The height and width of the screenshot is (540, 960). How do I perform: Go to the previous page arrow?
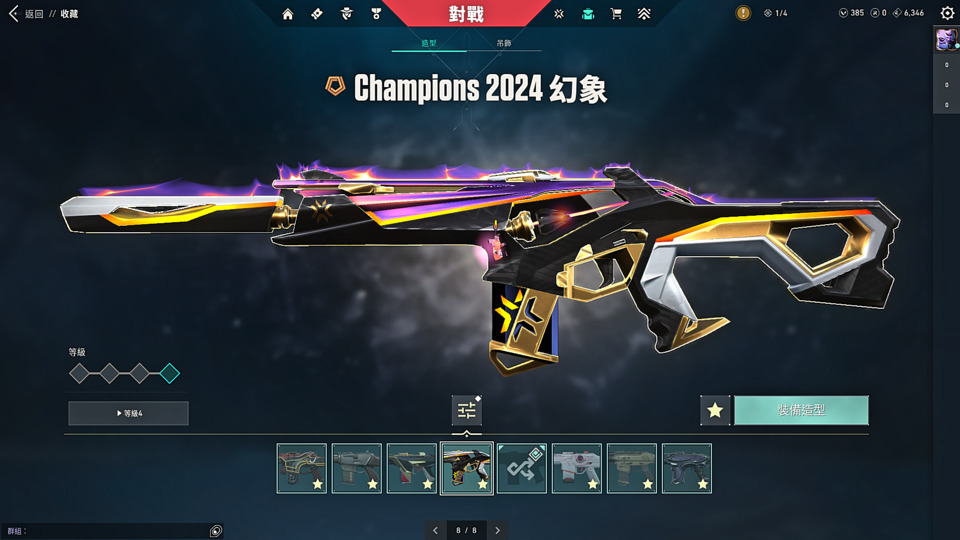click(x=435, y=530)
